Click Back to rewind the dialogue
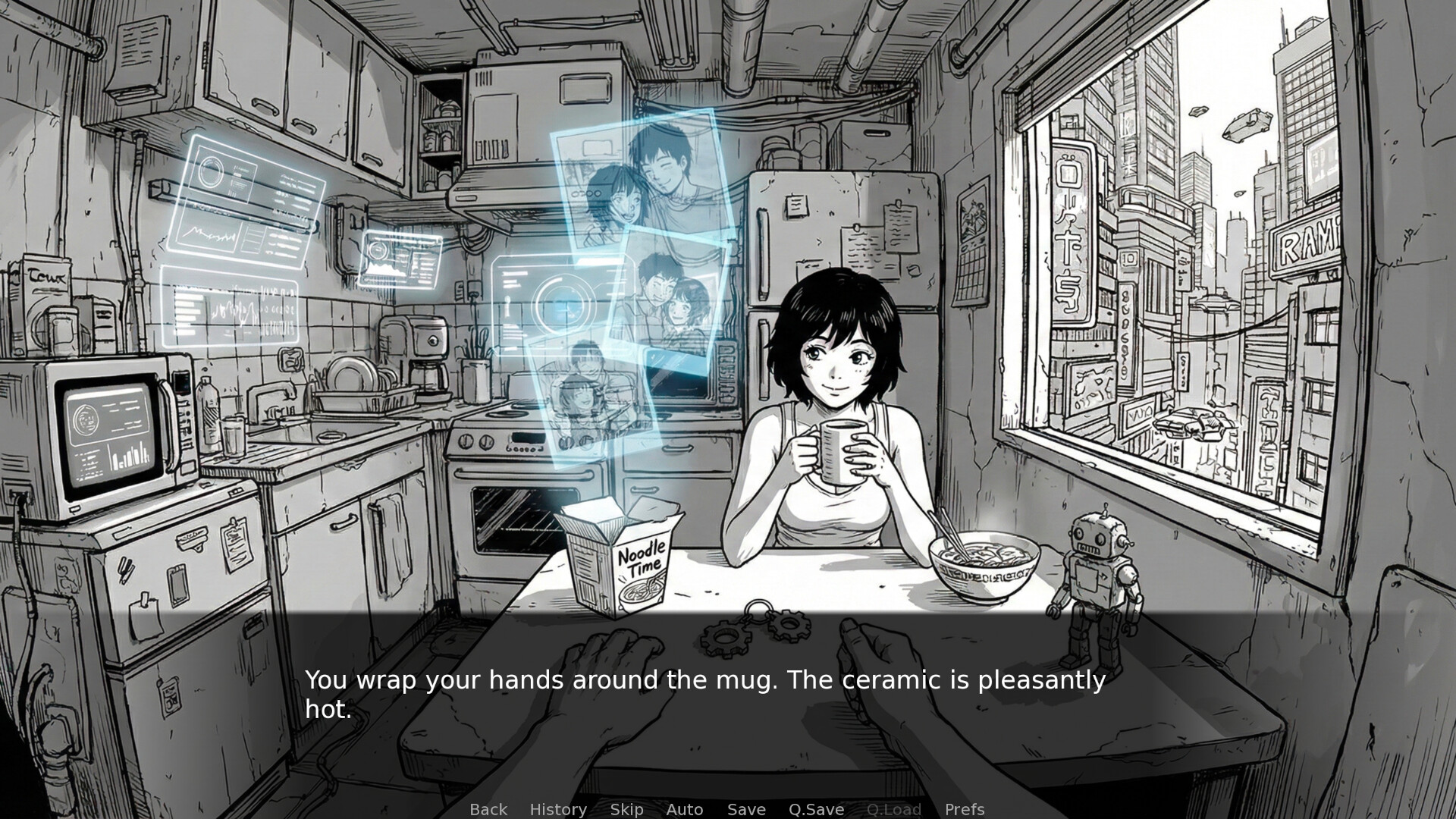The width and height of the screenshot is (1456, 819). [488, 809]
